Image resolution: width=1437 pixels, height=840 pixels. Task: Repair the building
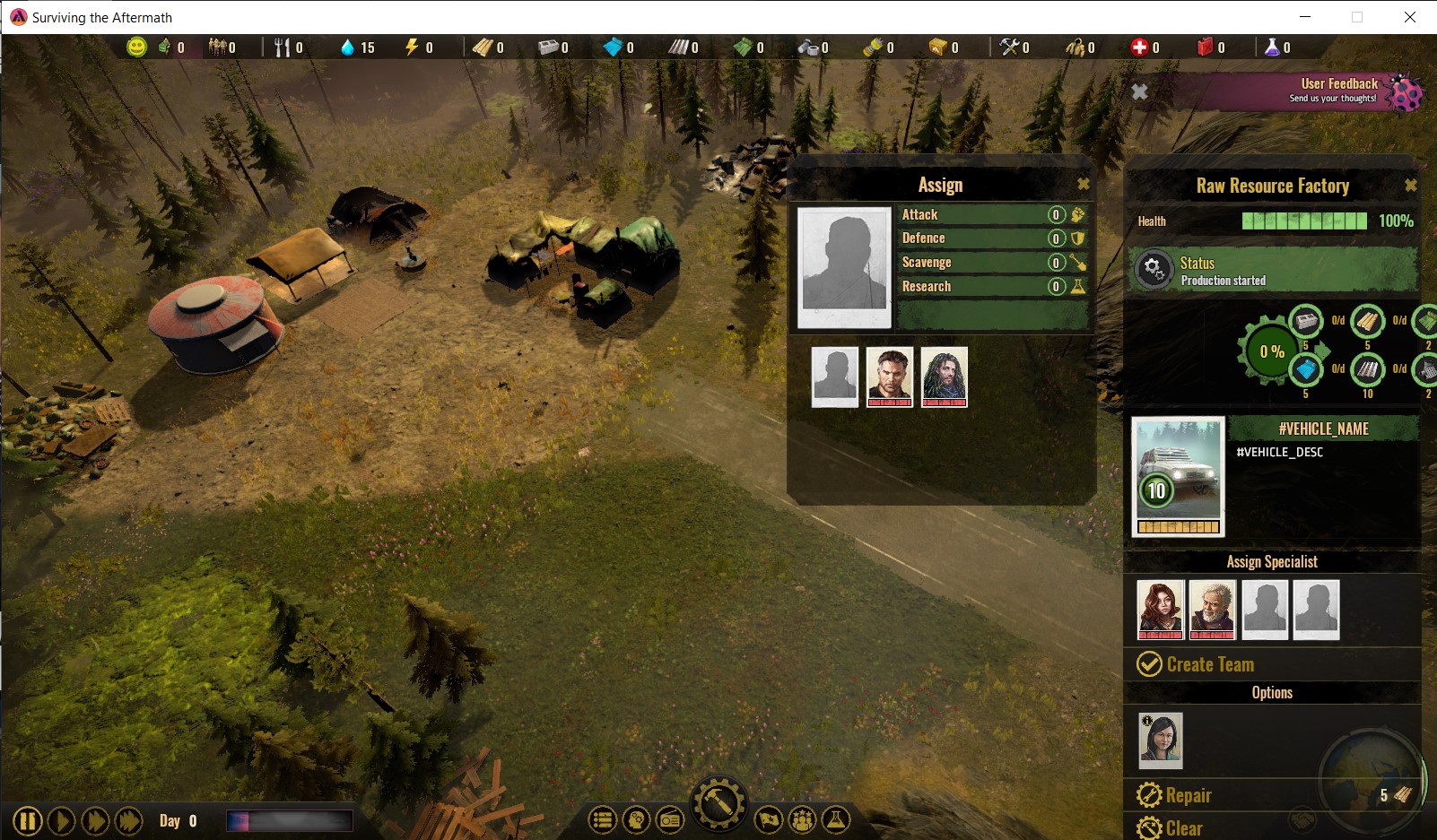pyautogui.click(x=1174, y=795)
